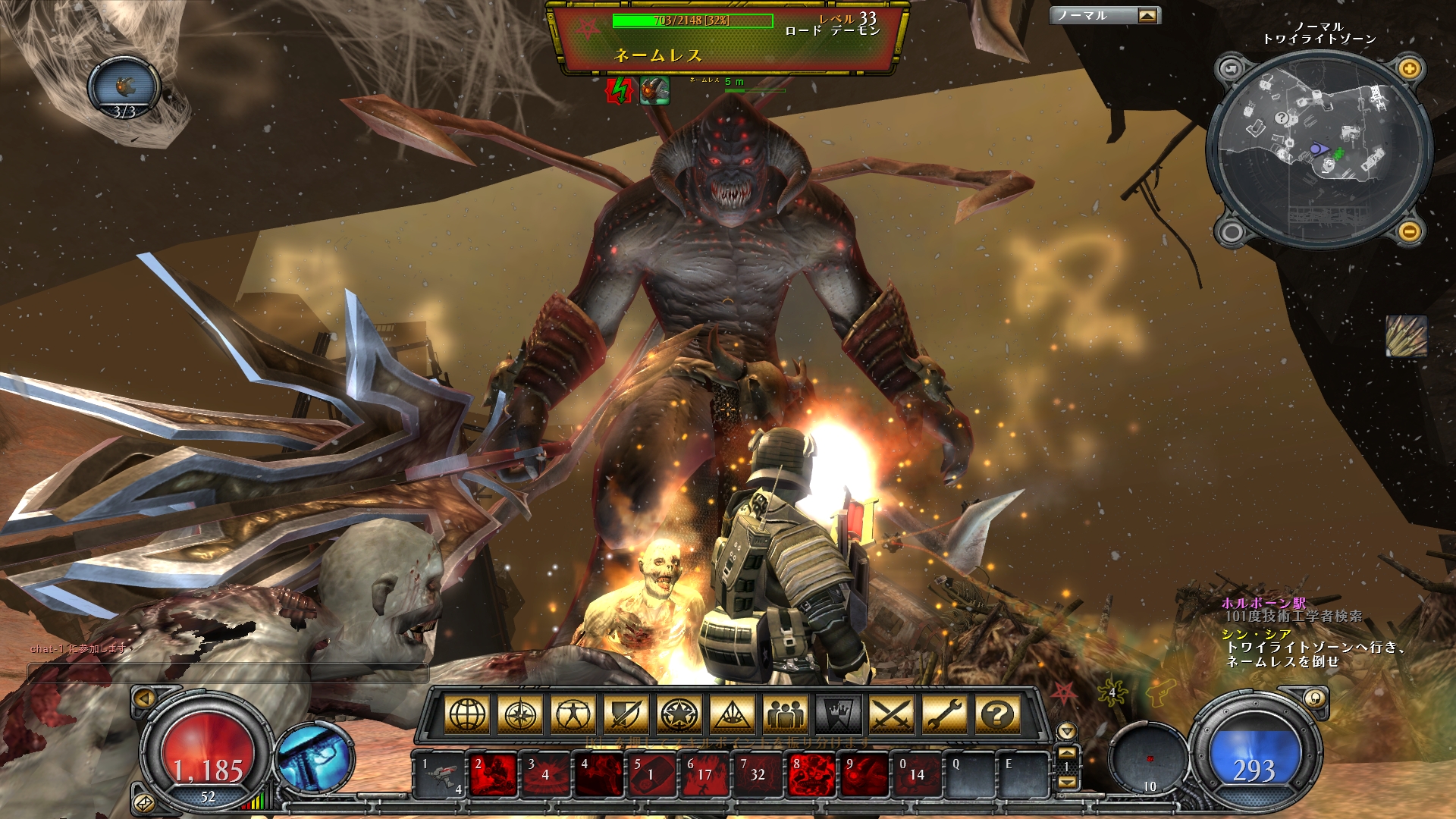The height and width of the screenshot is (819, 1456).
Task: Open the shield and sword menu
Action: [626, 714]
